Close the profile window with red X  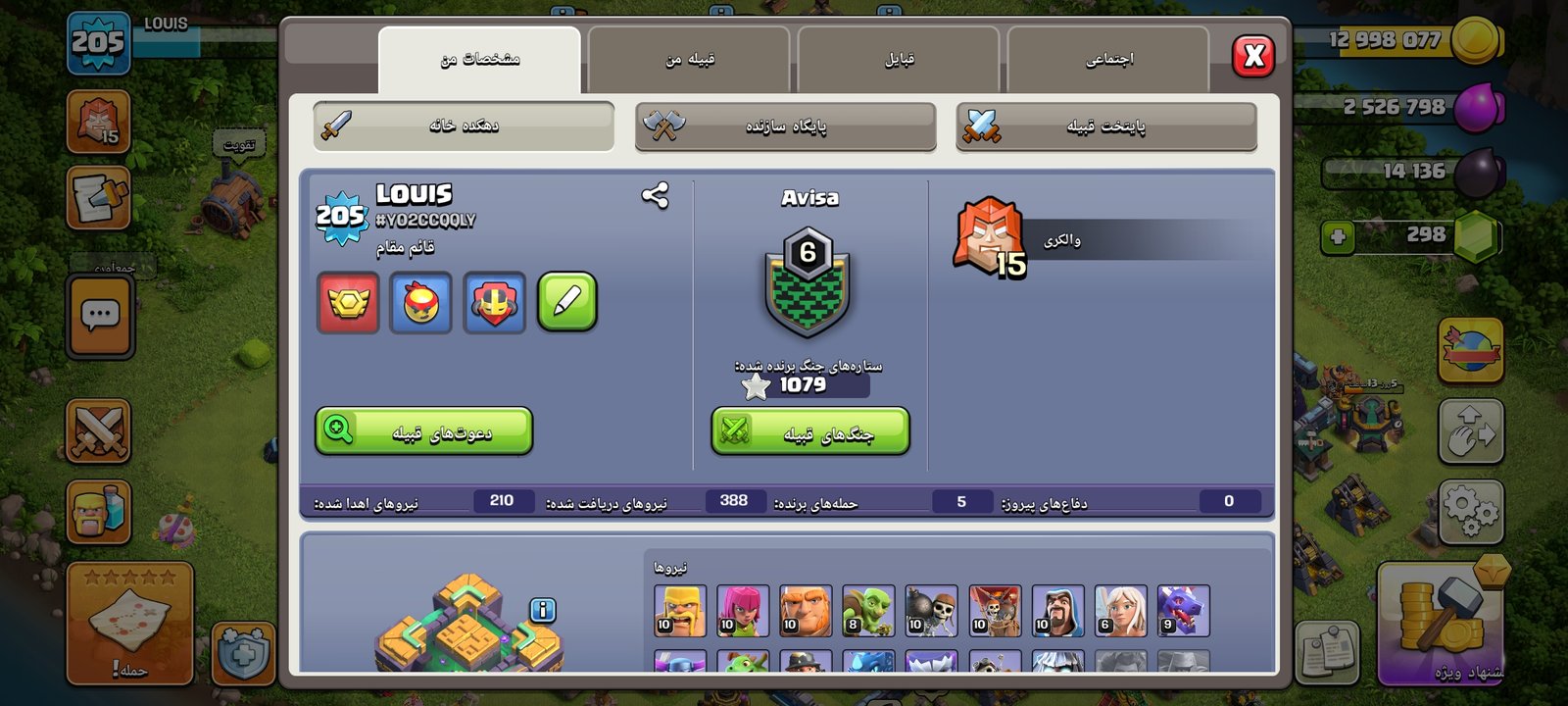1253,57
